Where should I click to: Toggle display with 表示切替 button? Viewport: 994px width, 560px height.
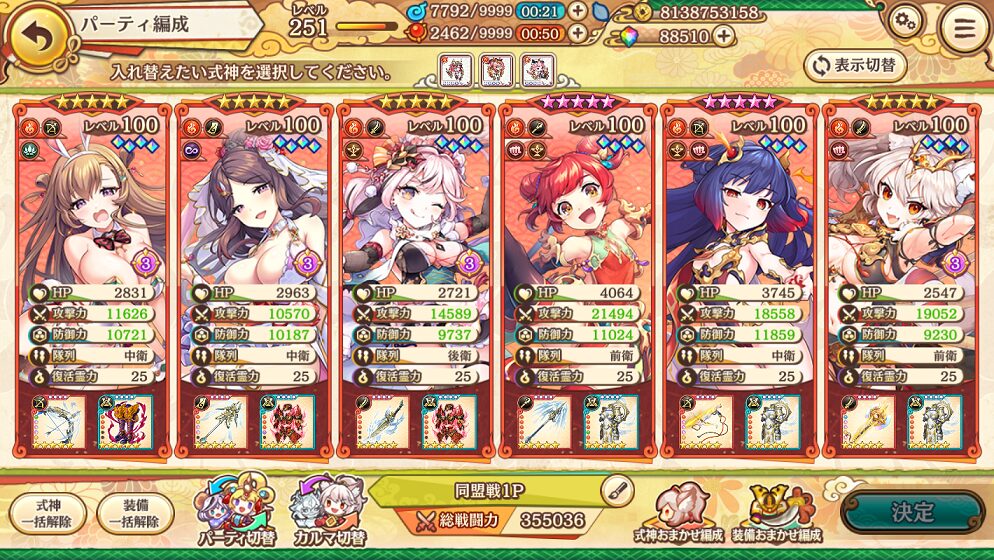tap(855, 65)
